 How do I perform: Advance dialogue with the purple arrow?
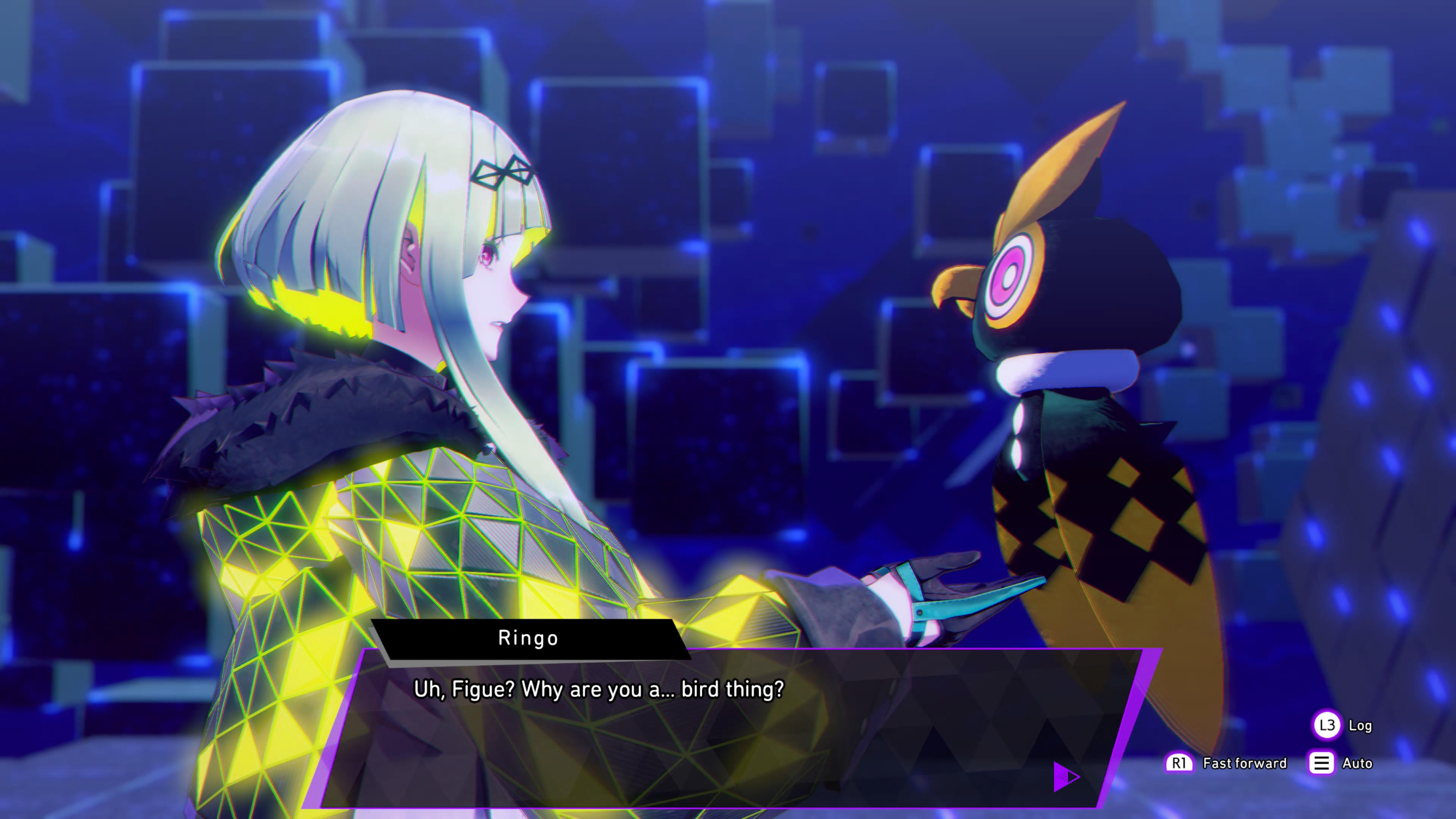(x=1065, y=777)
